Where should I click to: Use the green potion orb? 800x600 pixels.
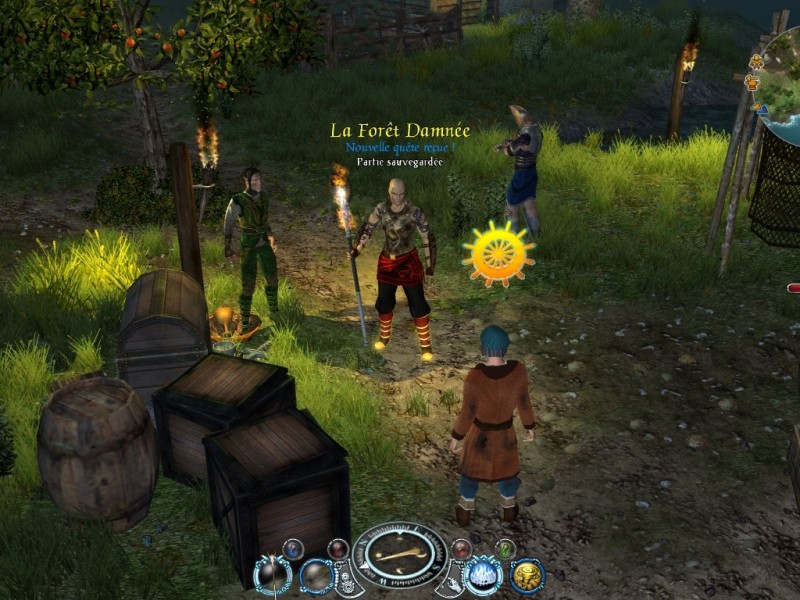(506, 548)
